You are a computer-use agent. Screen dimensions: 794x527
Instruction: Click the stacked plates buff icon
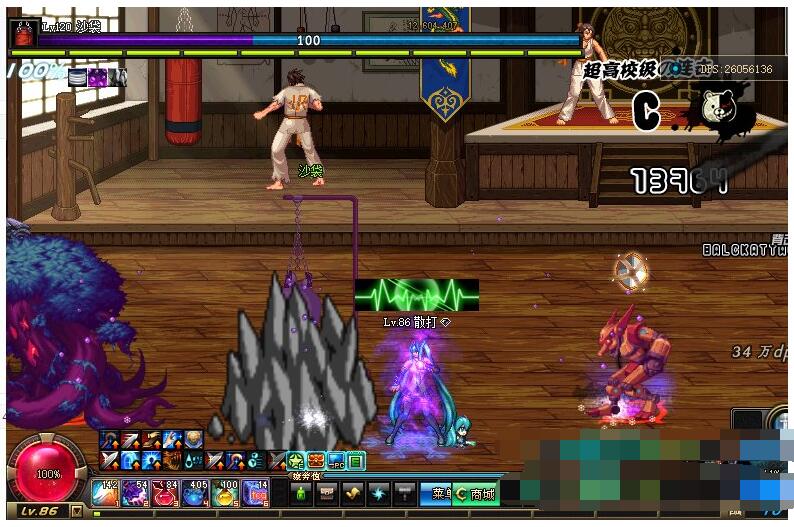pyautogui.click(x=77, y=76)
